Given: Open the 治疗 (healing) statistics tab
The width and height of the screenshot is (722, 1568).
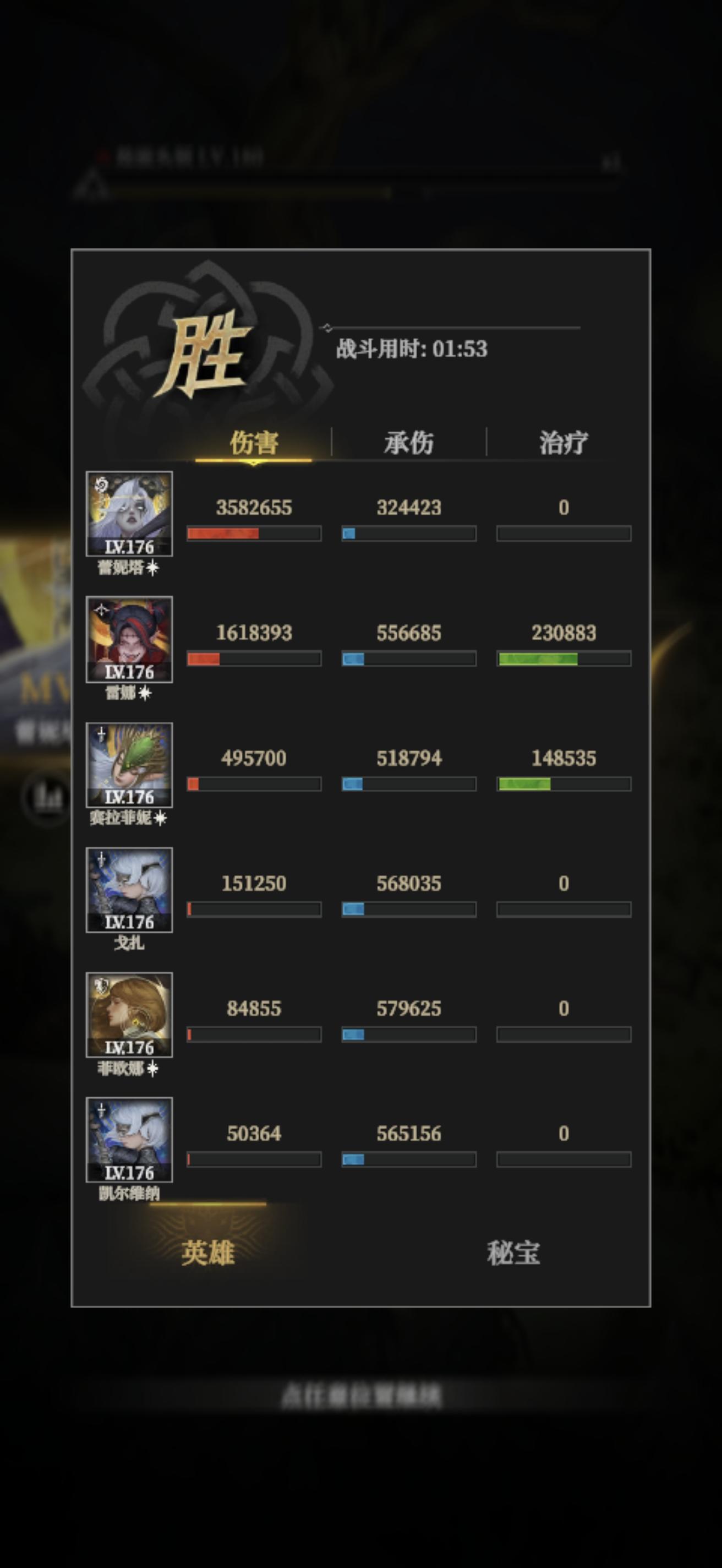Looking at the screenshot, I should (x=562, y=444).
